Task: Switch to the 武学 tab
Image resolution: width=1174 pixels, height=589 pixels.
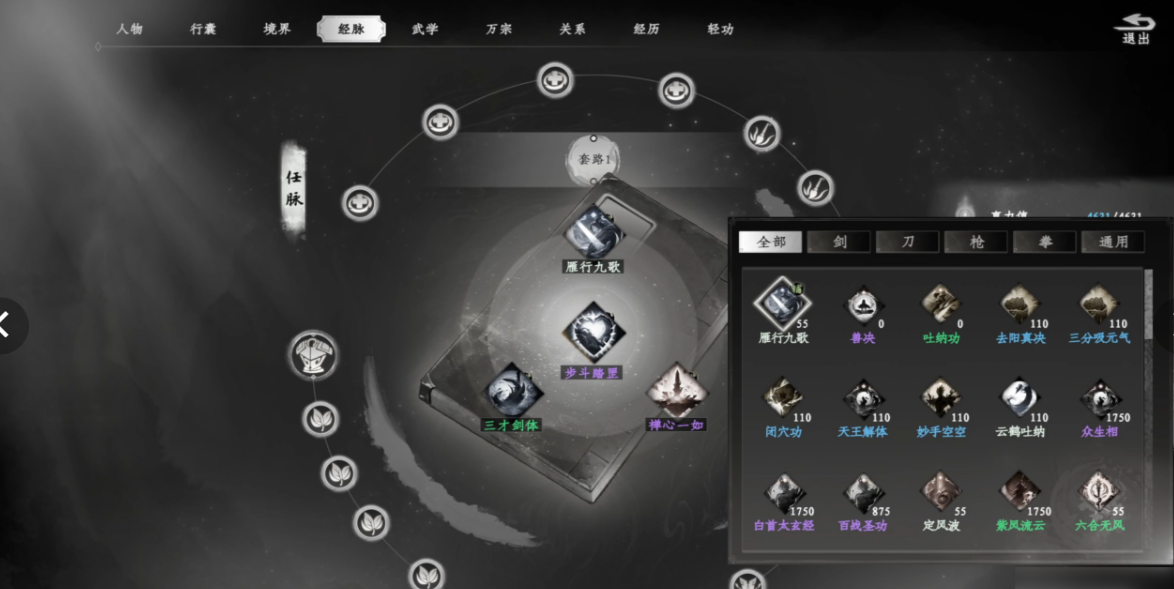Action: [x=425, y=29]
